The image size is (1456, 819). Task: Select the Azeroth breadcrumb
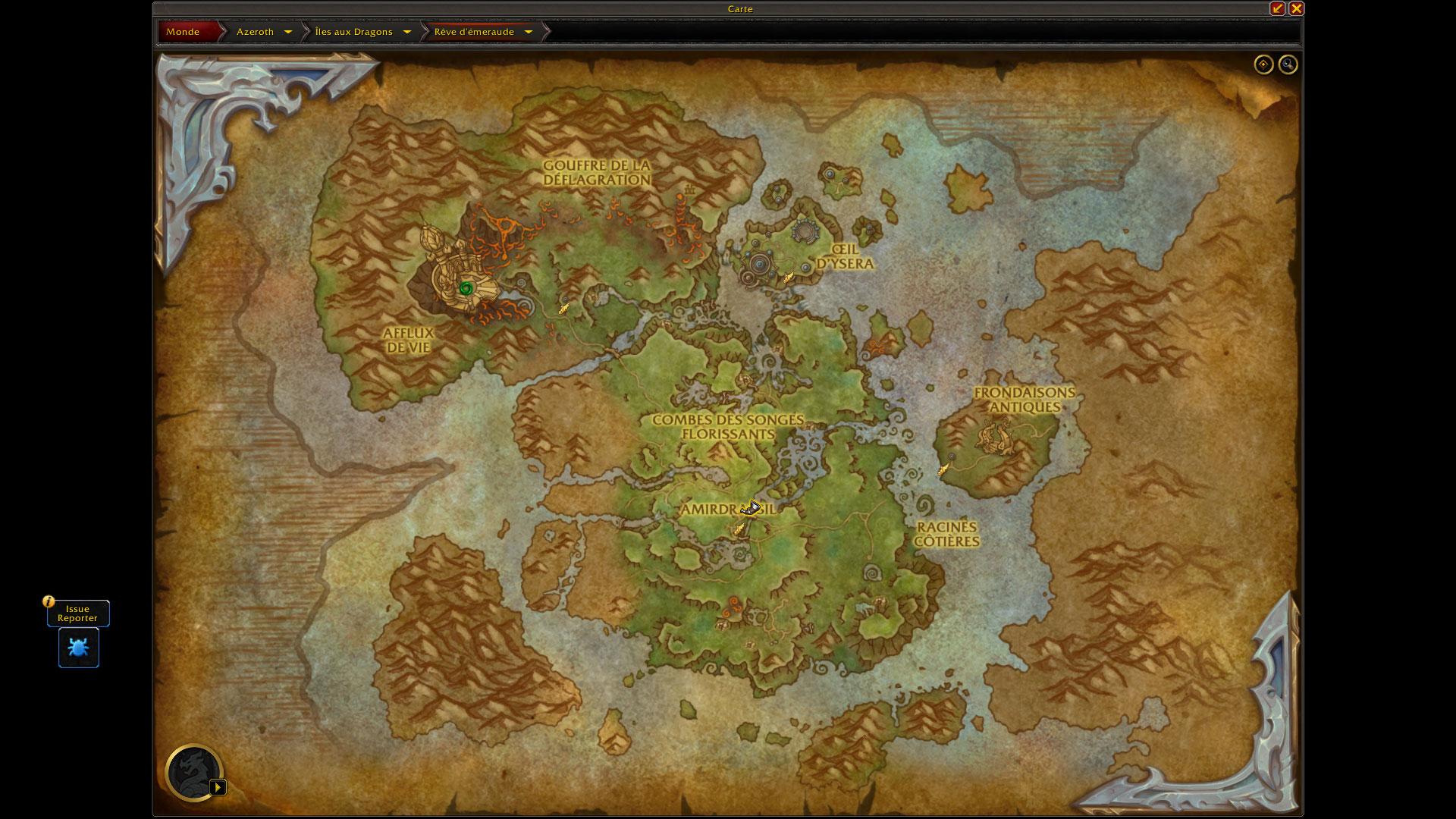coord(255,32)
